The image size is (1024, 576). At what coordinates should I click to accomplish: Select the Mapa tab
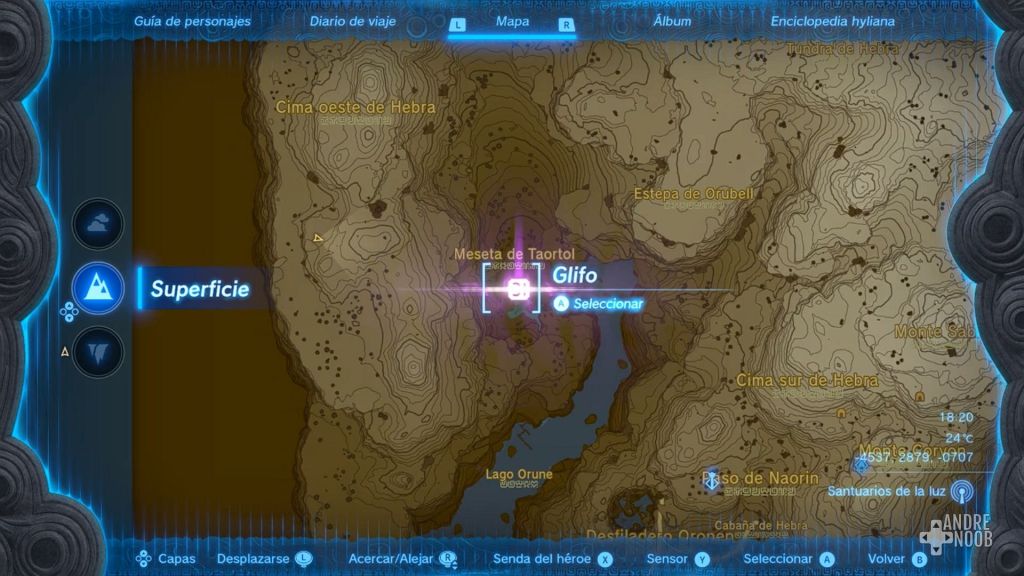pyautogui.click(x=512, y=22)
